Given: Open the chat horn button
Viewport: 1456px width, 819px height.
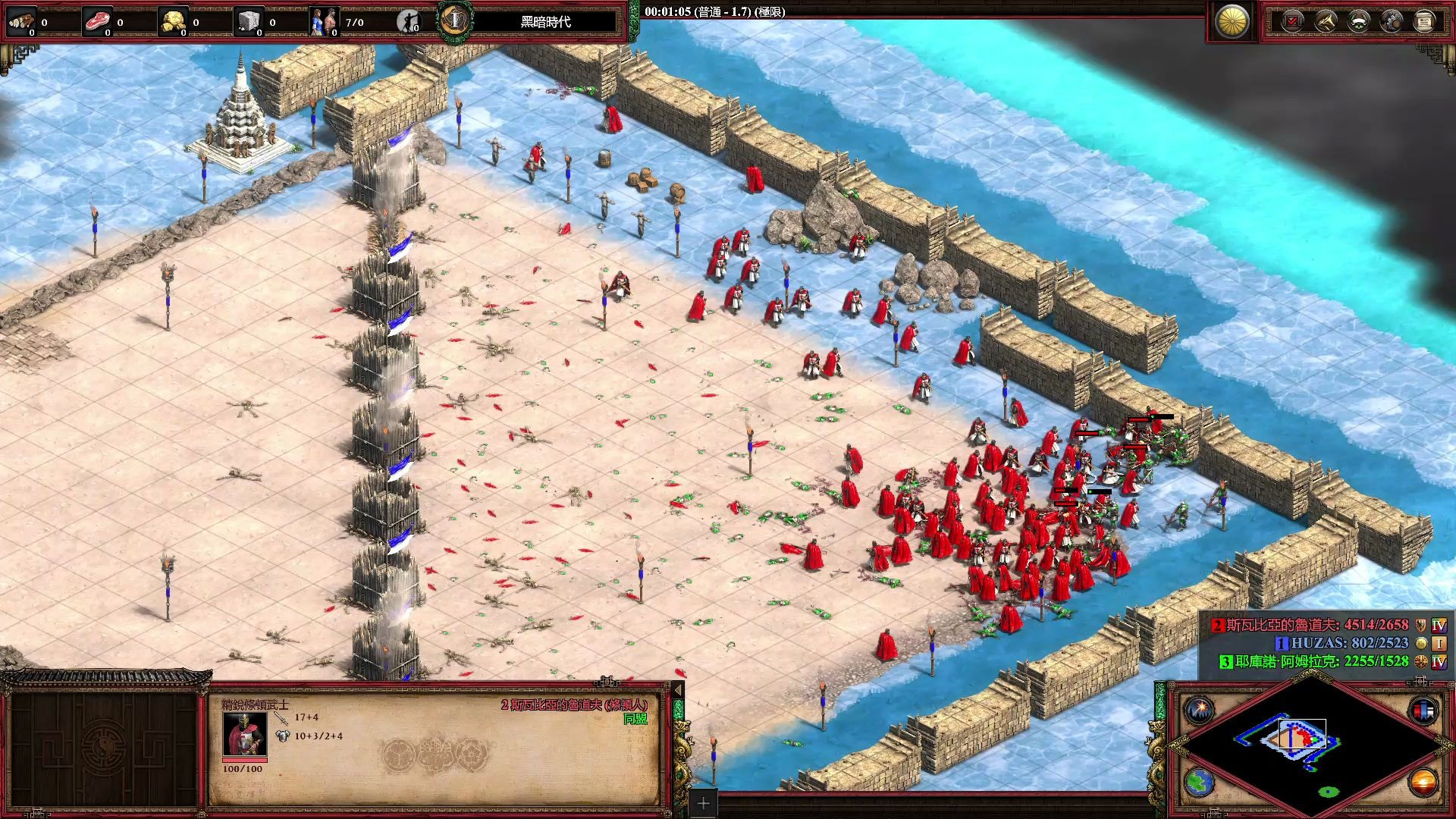Looking at the screenshot, I should click(1326, 21).
